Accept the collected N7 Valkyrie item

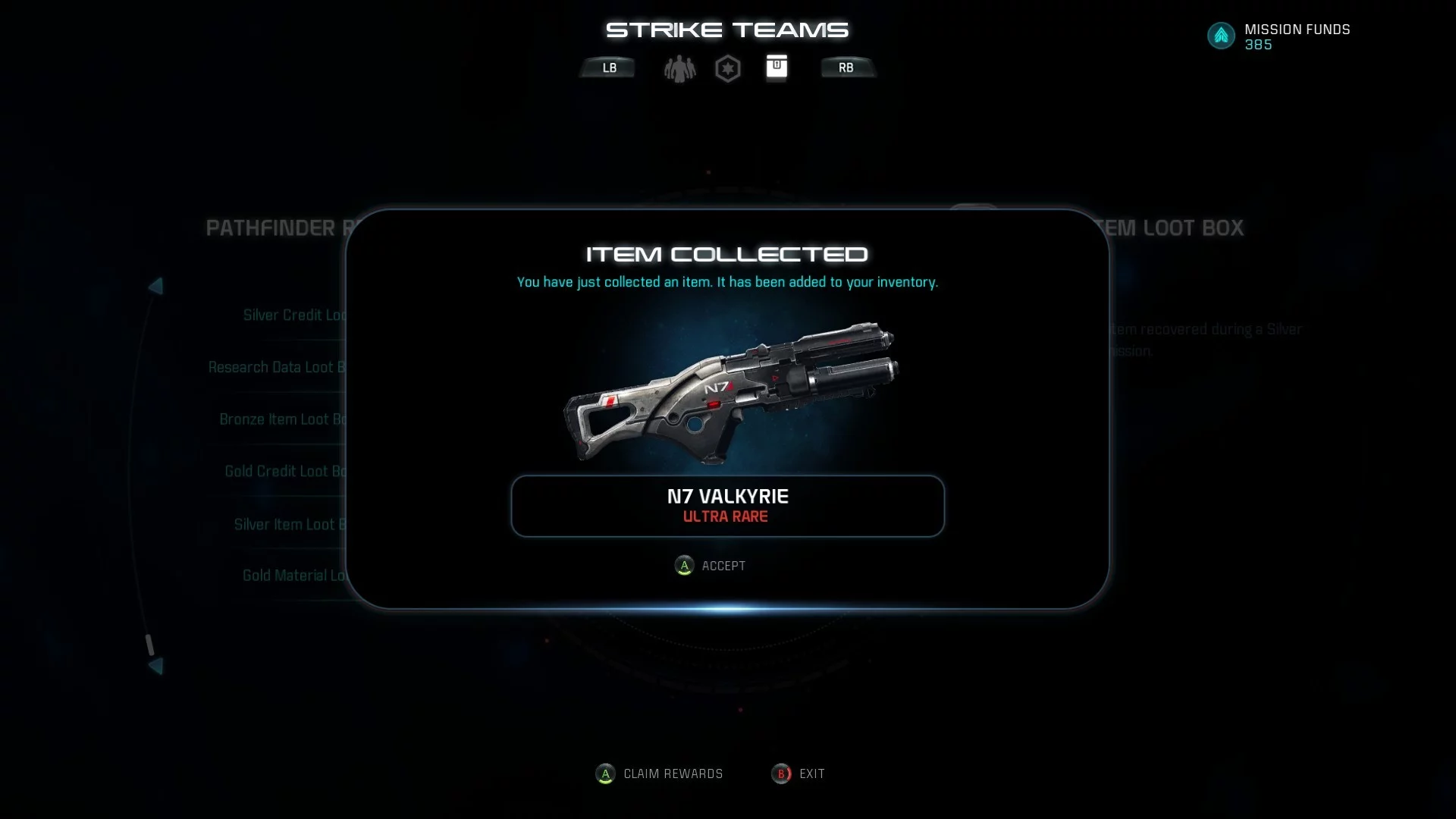[710, 566]
